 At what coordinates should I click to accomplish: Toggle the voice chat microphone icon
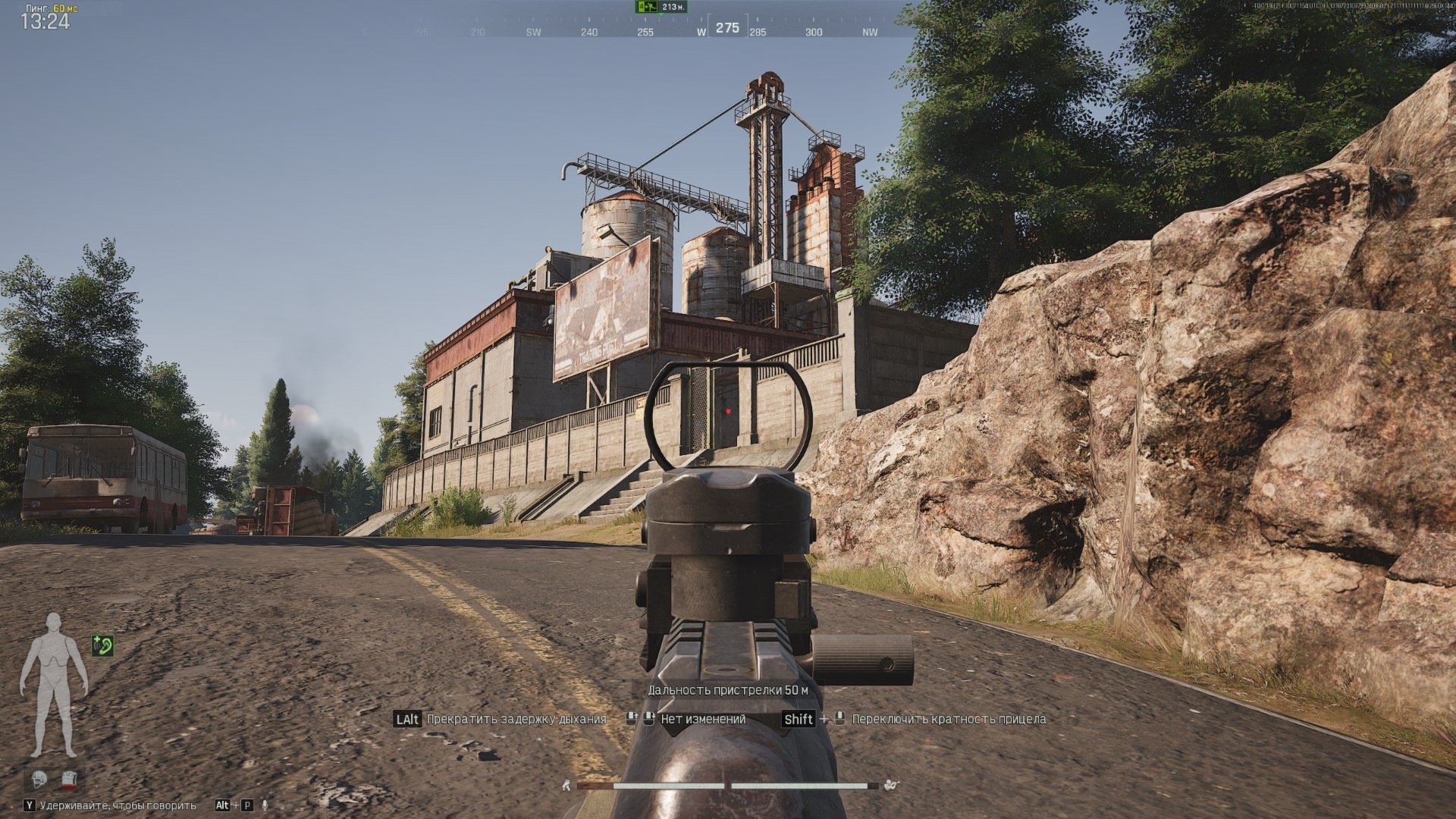click(x=265, y=805)
